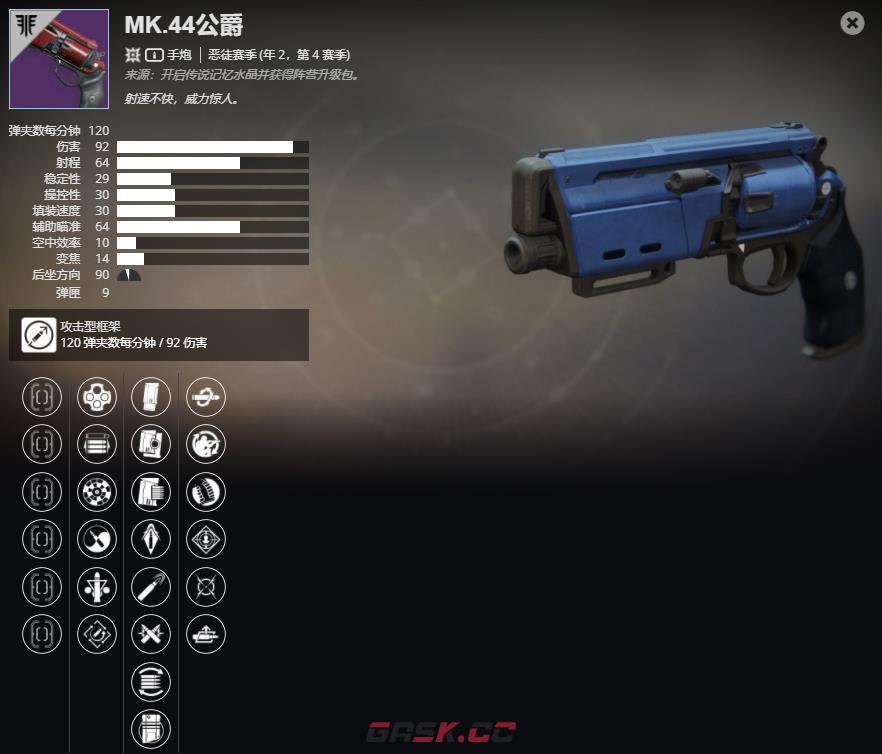Pick the diamond with down arrow trait
Viewport: 882px width, 754px height.
point(206,540)
